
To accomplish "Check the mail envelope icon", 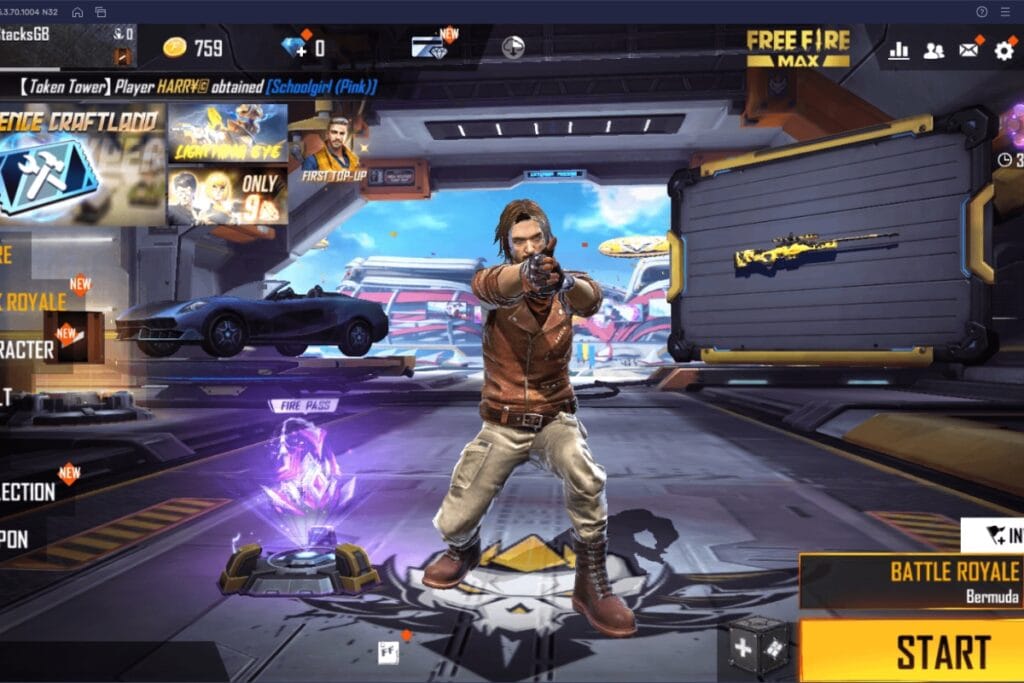I will pyautogui.click(x=968, y=50).
